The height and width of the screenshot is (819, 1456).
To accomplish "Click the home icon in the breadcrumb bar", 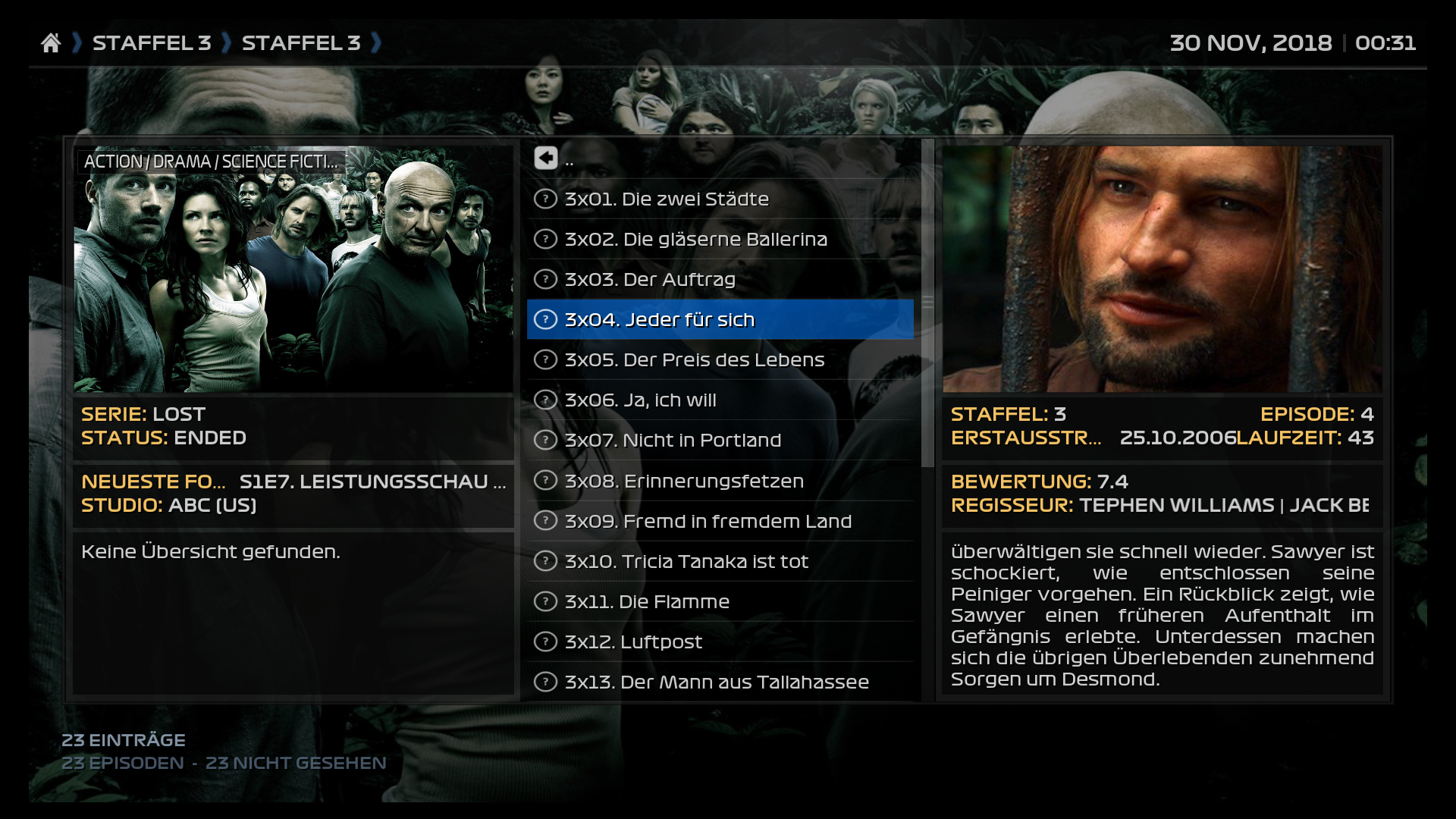I will (x=51, y=43).
